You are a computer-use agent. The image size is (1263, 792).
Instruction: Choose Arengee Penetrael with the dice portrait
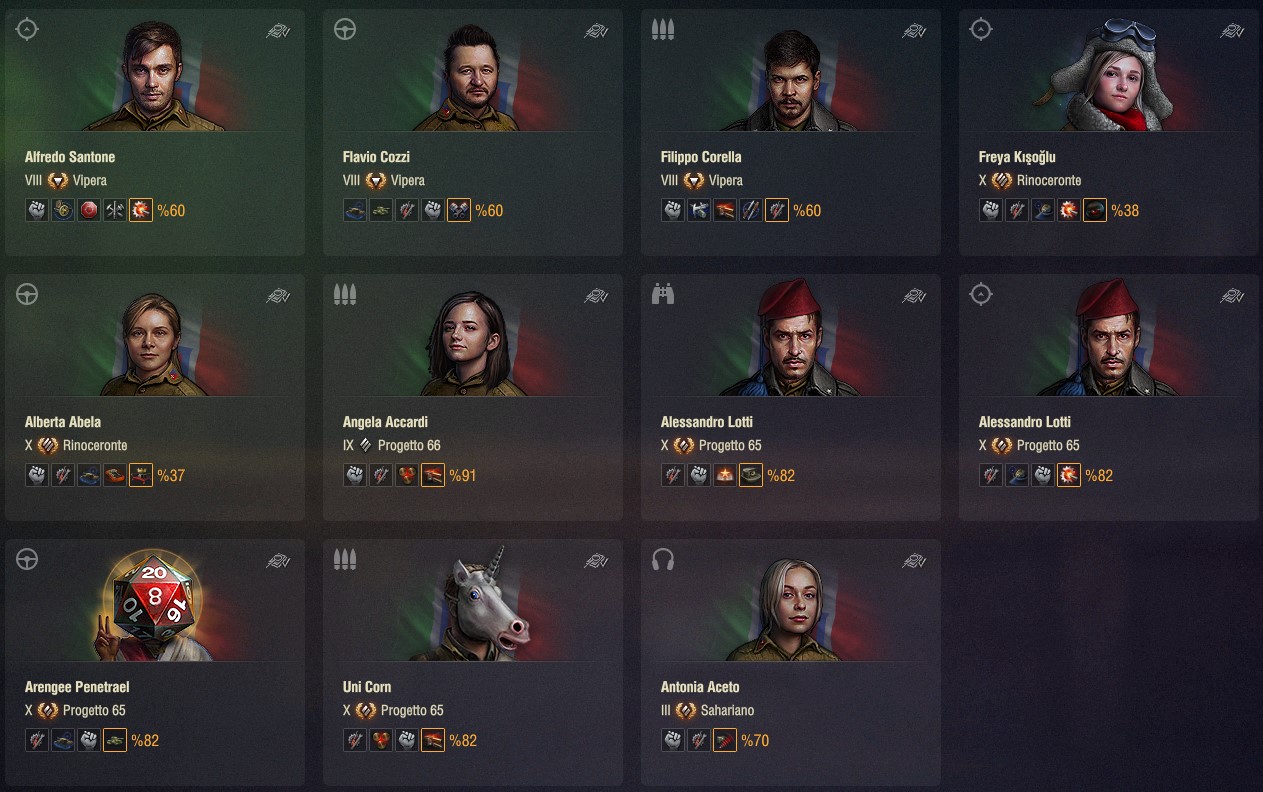coord(155,663)
